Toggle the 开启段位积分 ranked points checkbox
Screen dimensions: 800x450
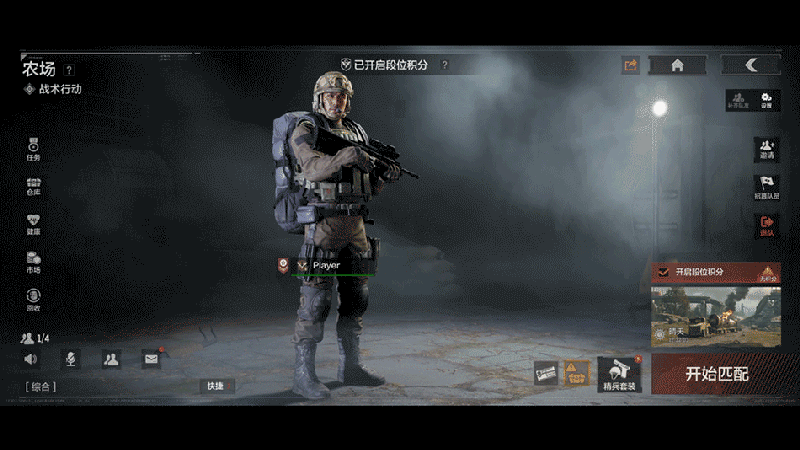(x=665, y=271)
